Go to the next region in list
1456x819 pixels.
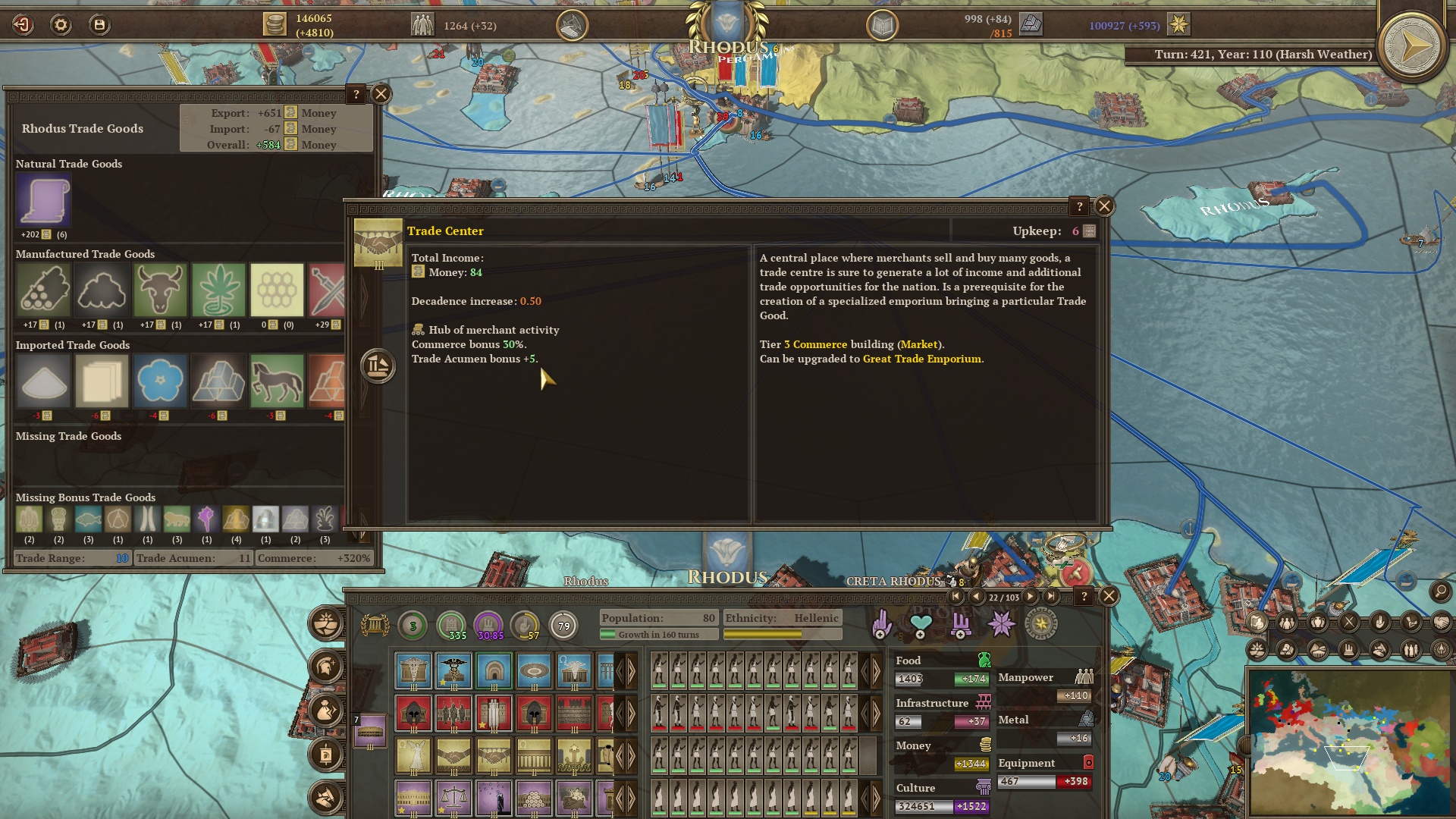pos(1031,597)
